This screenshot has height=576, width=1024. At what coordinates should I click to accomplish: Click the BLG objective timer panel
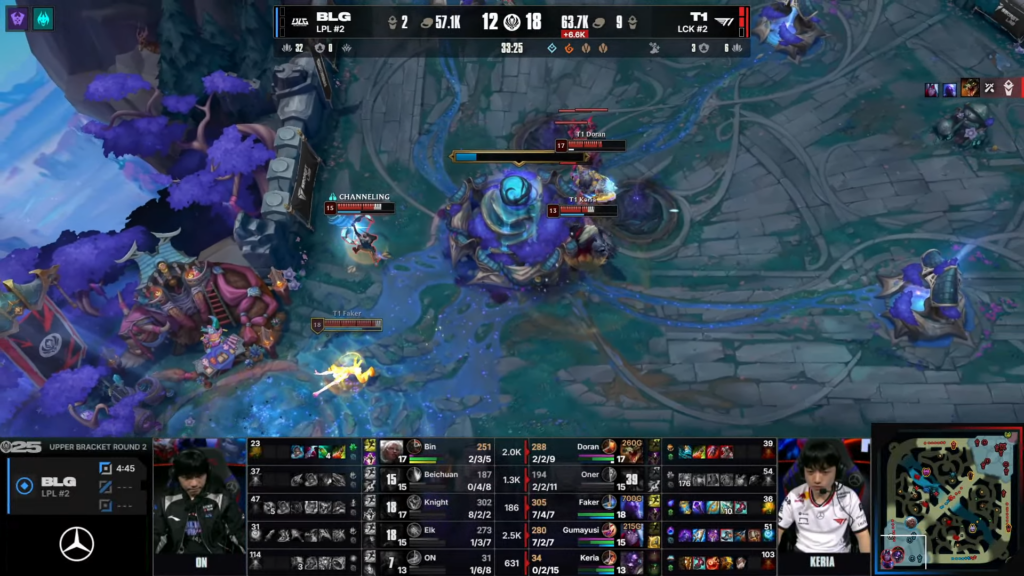[76, 485]
